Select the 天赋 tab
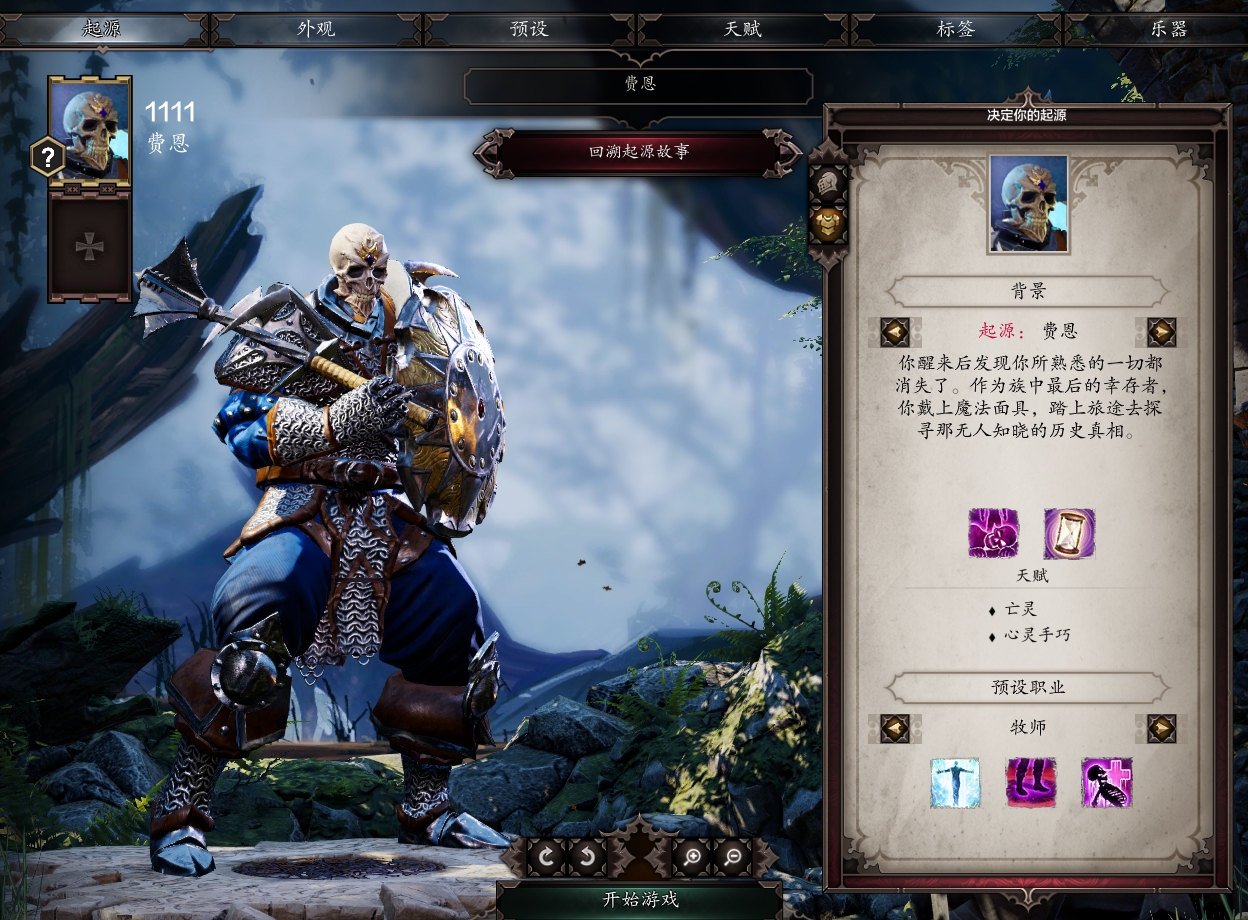Image resolution: width=1248 pixels, height=920 pixels. 743,29
